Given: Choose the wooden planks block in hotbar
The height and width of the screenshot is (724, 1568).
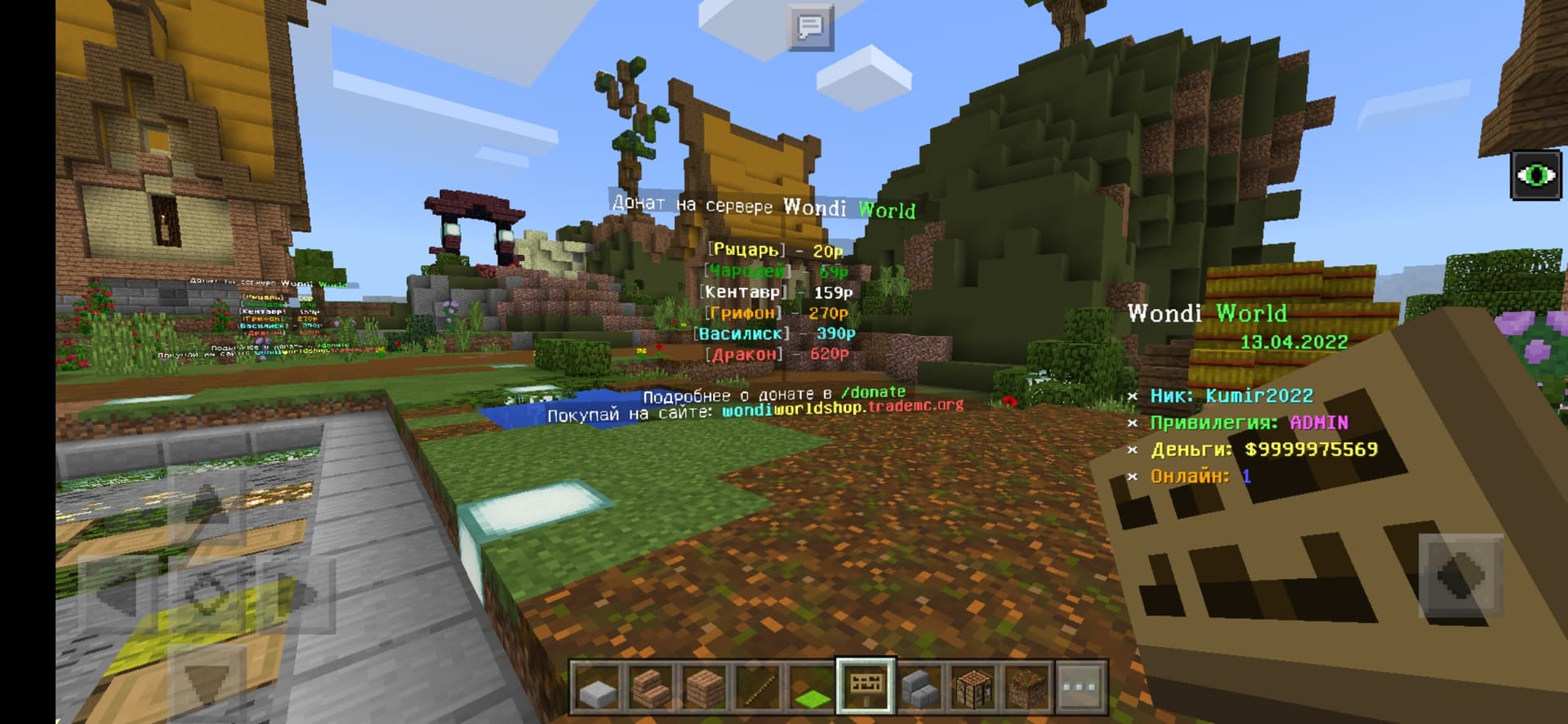Looking at the screenshot, I should click(704, 686).
